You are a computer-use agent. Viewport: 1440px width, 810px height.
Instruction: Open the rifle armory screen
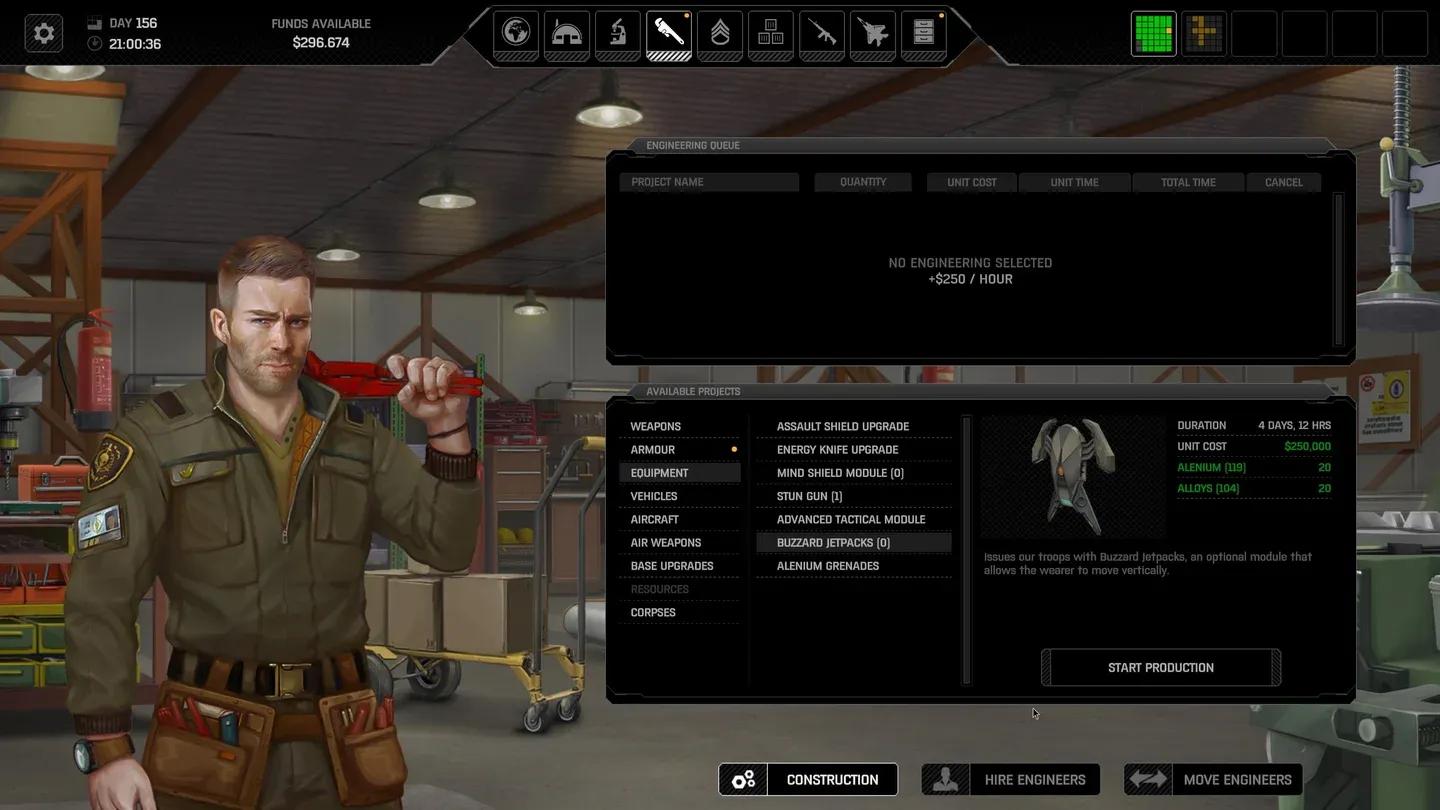[x=822, y=33]
